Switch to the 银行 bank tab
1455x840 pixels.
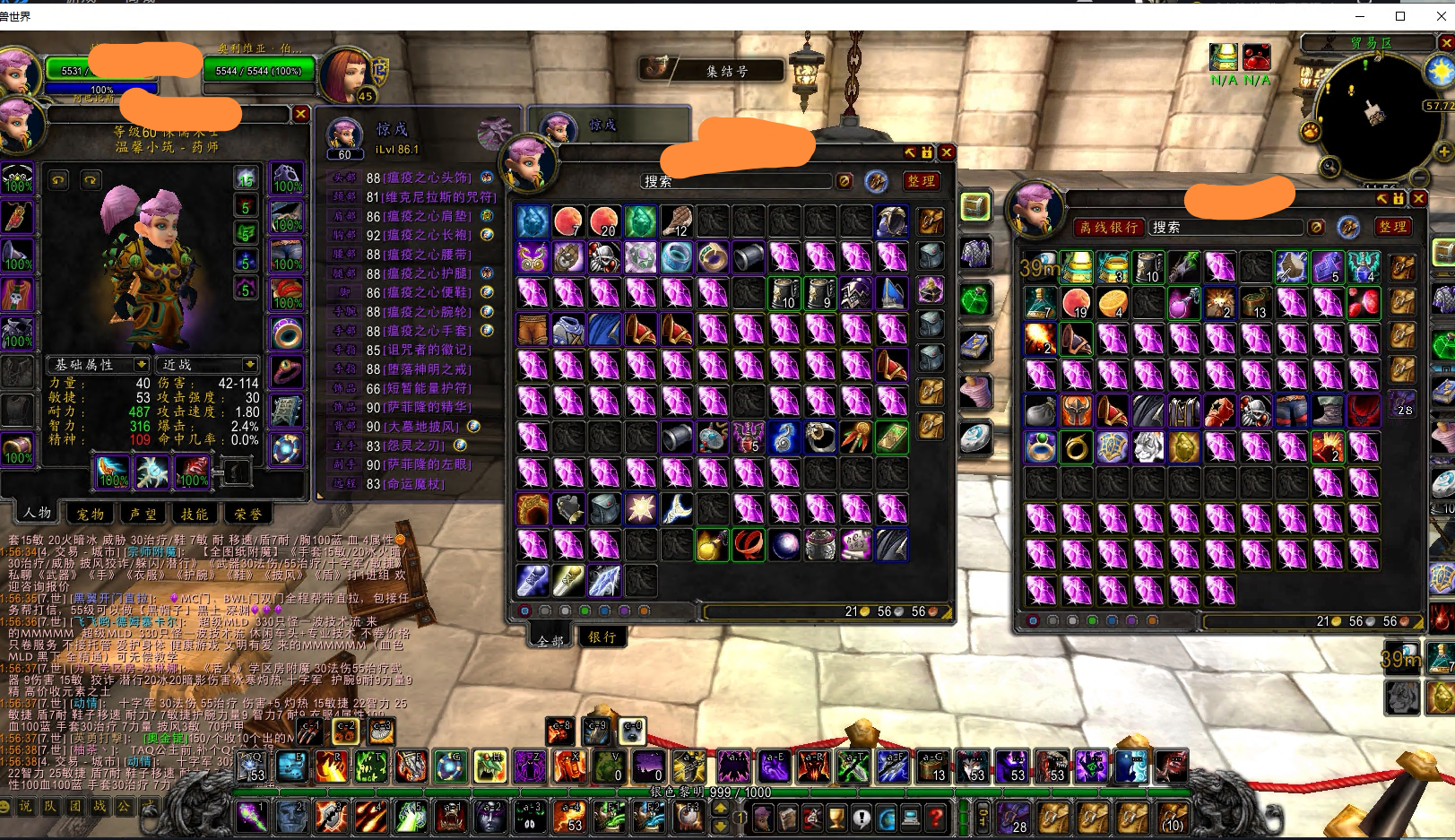[602, 636]
